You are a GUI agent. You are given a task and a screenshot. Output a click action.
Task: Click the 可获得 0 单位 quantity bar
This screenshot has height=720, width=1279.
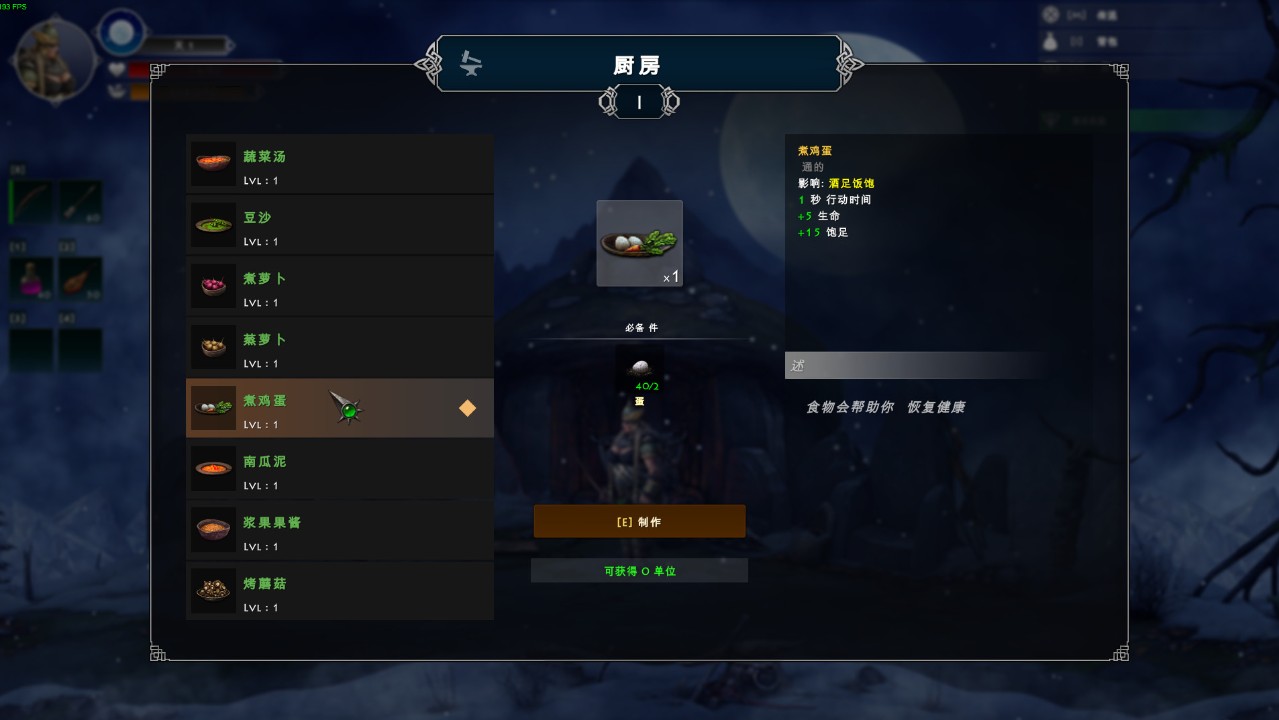point(639,571)
